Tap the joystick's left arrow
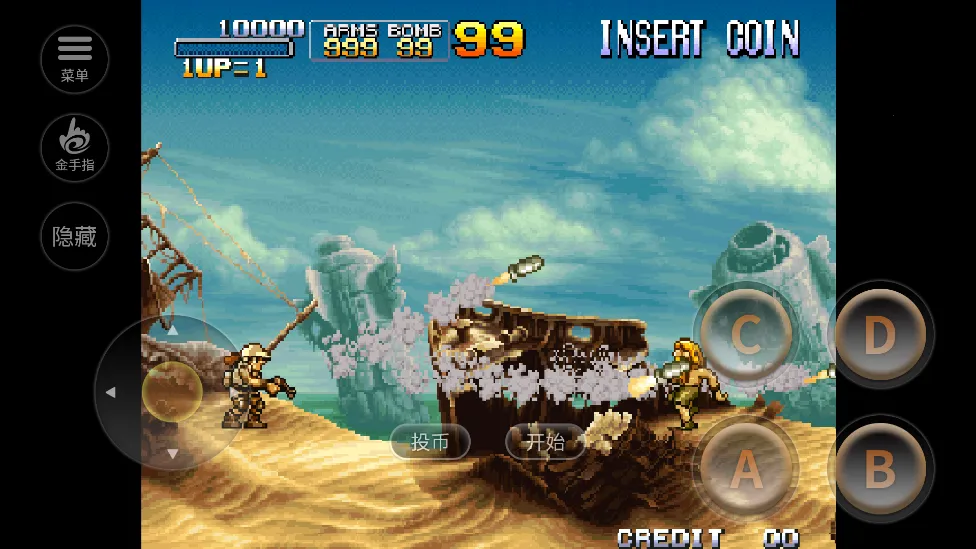 click(110, 392)
